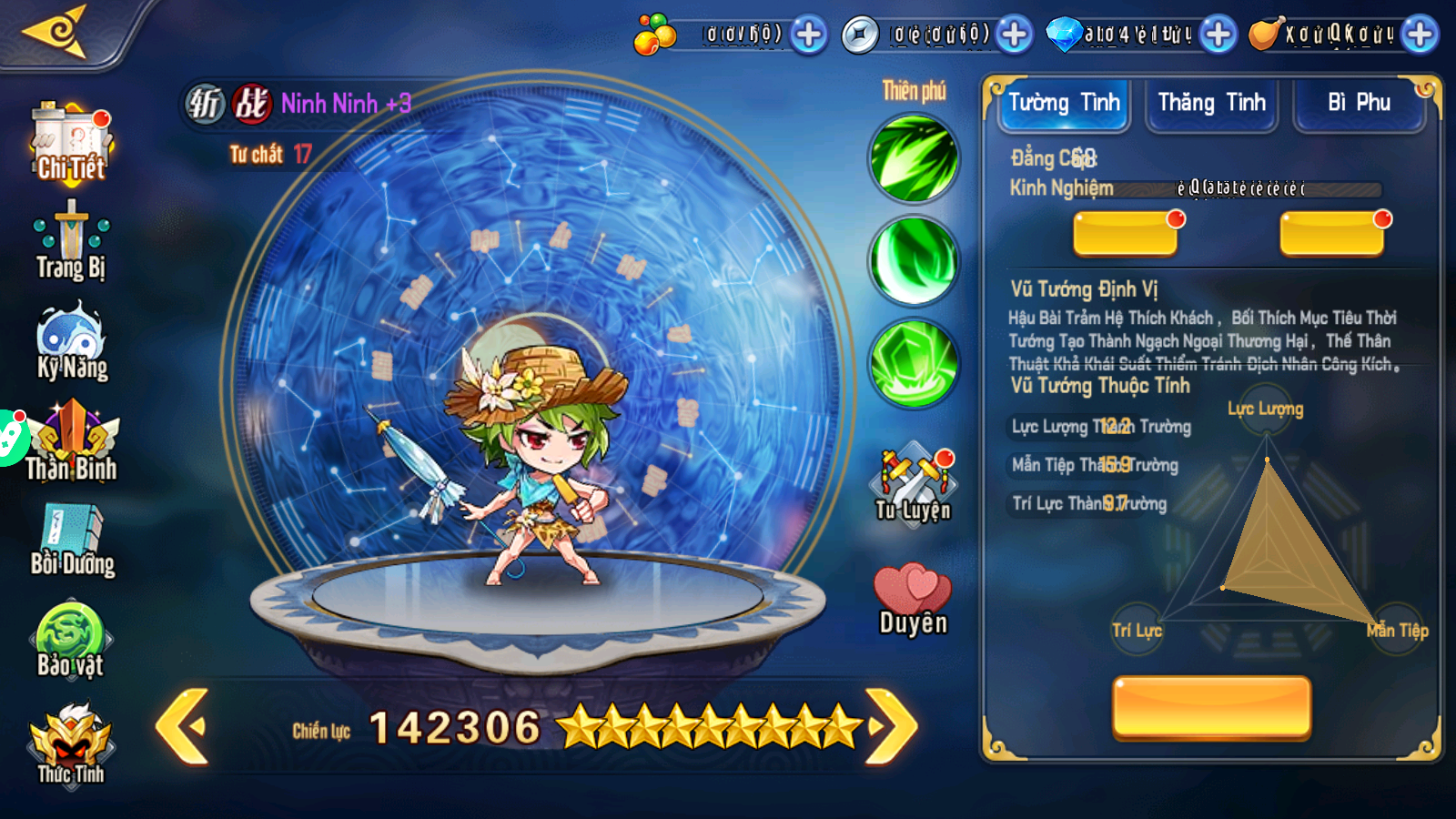Open the Chi Tiết details menu
Image resolution: width=1456 pixels, height=819 pixels.
(x=71, y=144)
